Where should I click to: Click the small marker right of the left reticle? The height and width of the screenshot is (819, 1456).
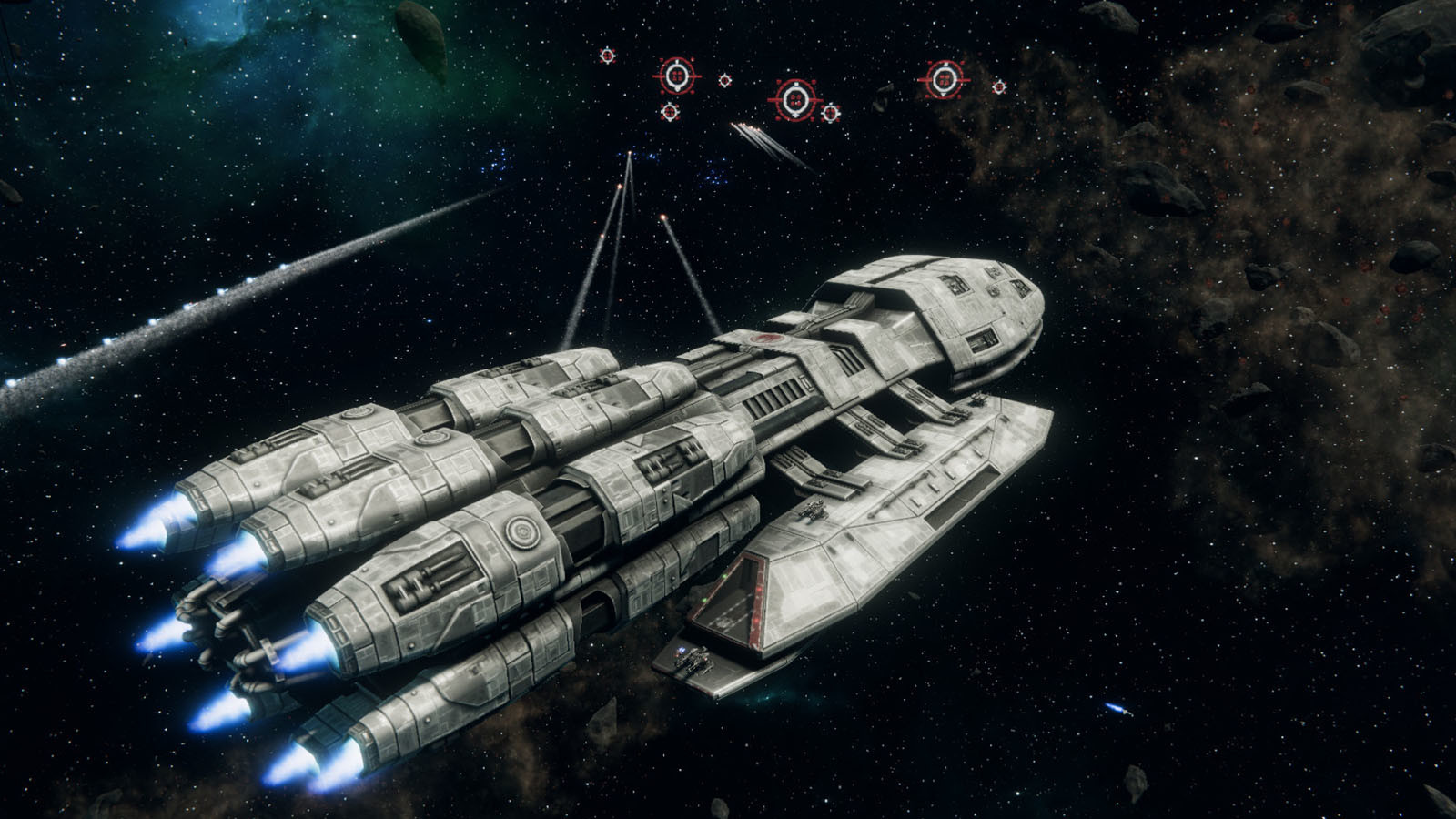point(725,79)
